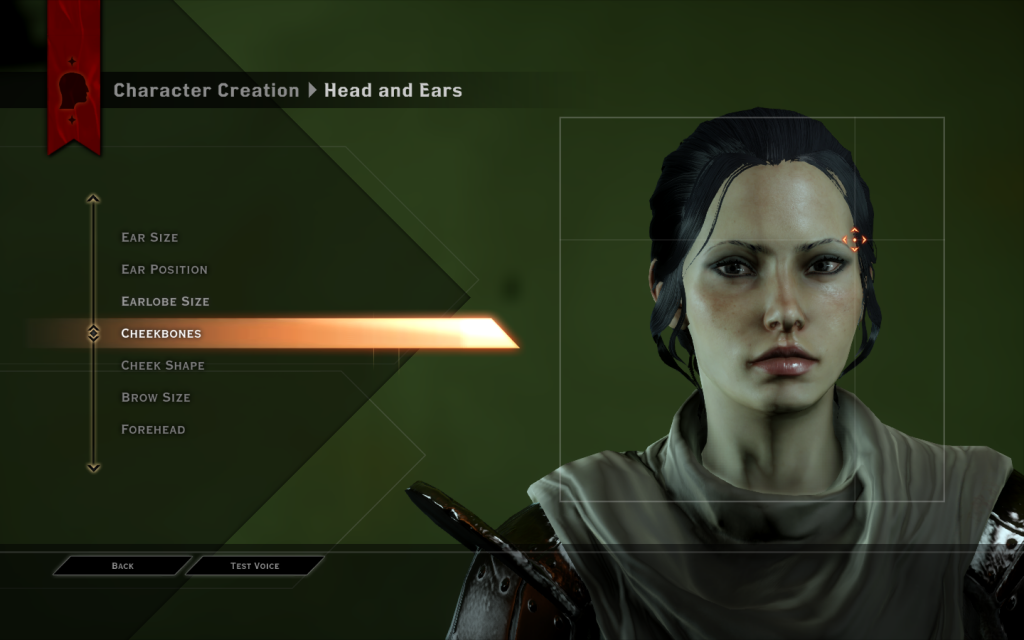Open the Earlobe Size setting
The height and width of the screenshot is (640, 1024).
tap(165, 302)
